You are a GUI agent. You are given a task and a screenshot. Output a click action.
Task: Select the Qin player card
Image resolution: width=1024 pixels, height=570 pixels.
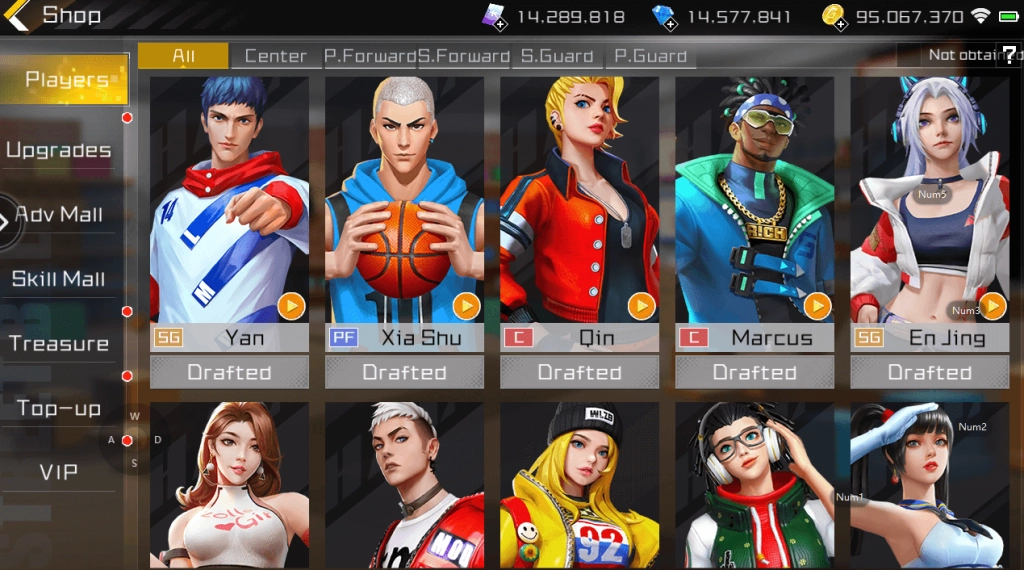(579, 210)
